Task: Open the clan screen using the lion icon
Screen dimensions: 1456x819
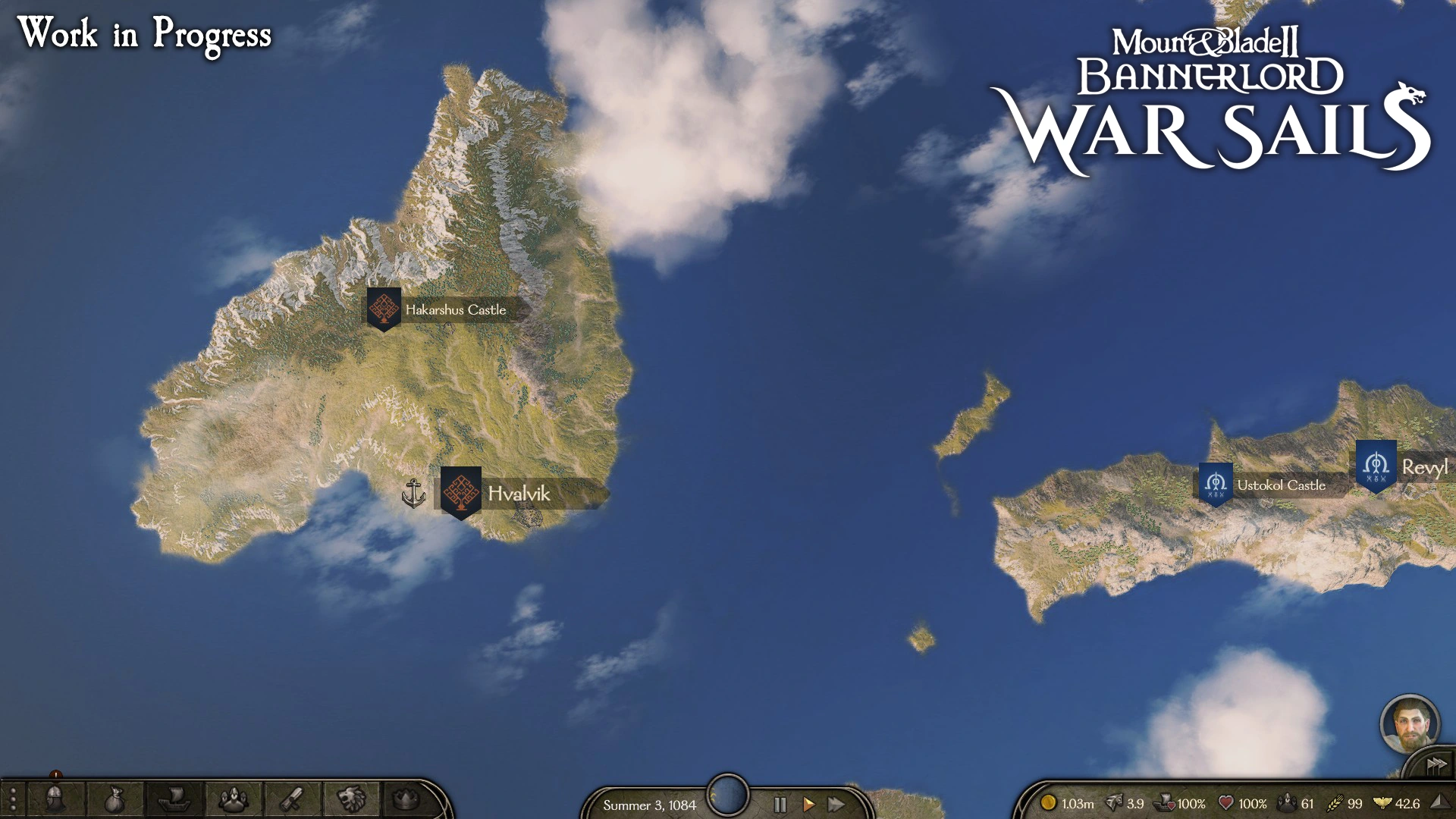Action: tap(352, 799)
